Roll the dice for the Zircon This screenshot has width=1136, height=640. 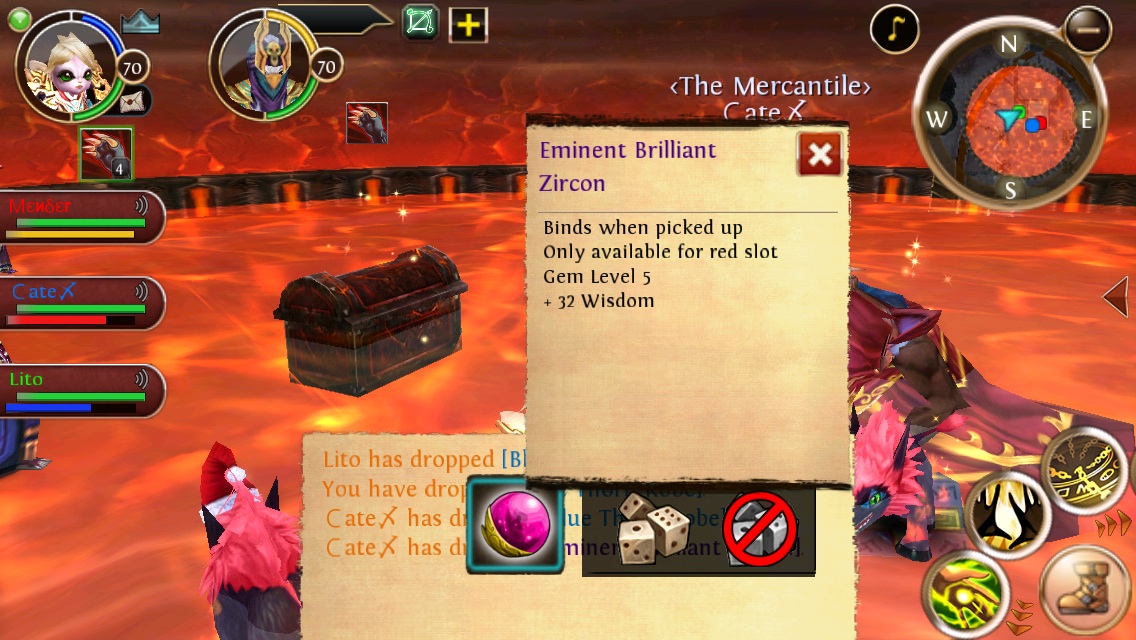tap(650, 528)
